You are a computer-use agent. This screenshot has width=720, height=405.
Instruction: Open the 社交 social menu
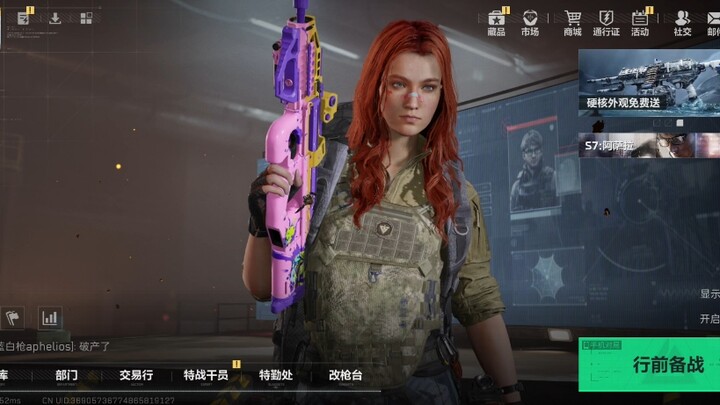coord(682,22)
